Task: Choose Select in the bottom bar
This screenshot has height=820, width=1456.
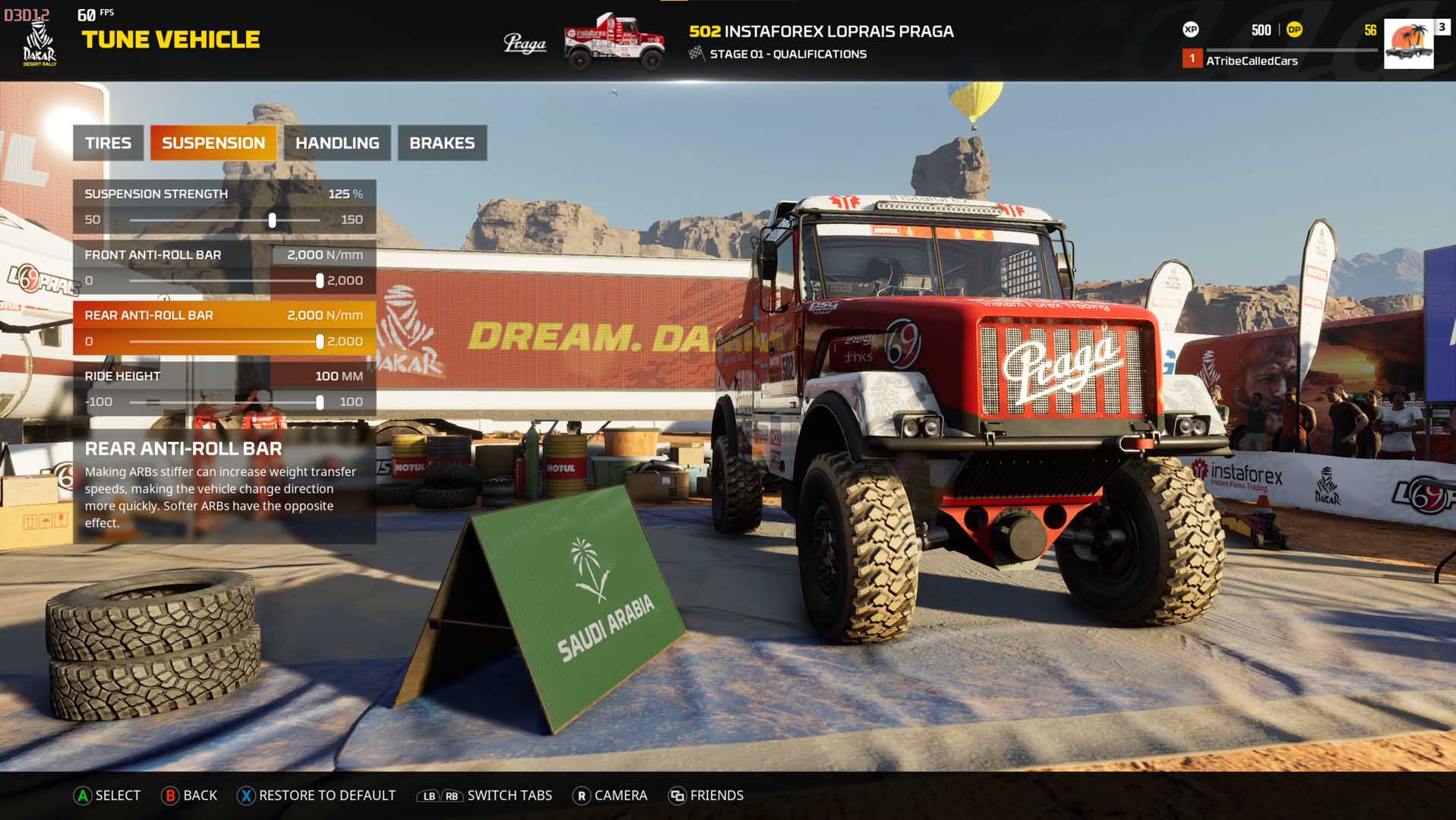Action: click(x=107, y=795)
